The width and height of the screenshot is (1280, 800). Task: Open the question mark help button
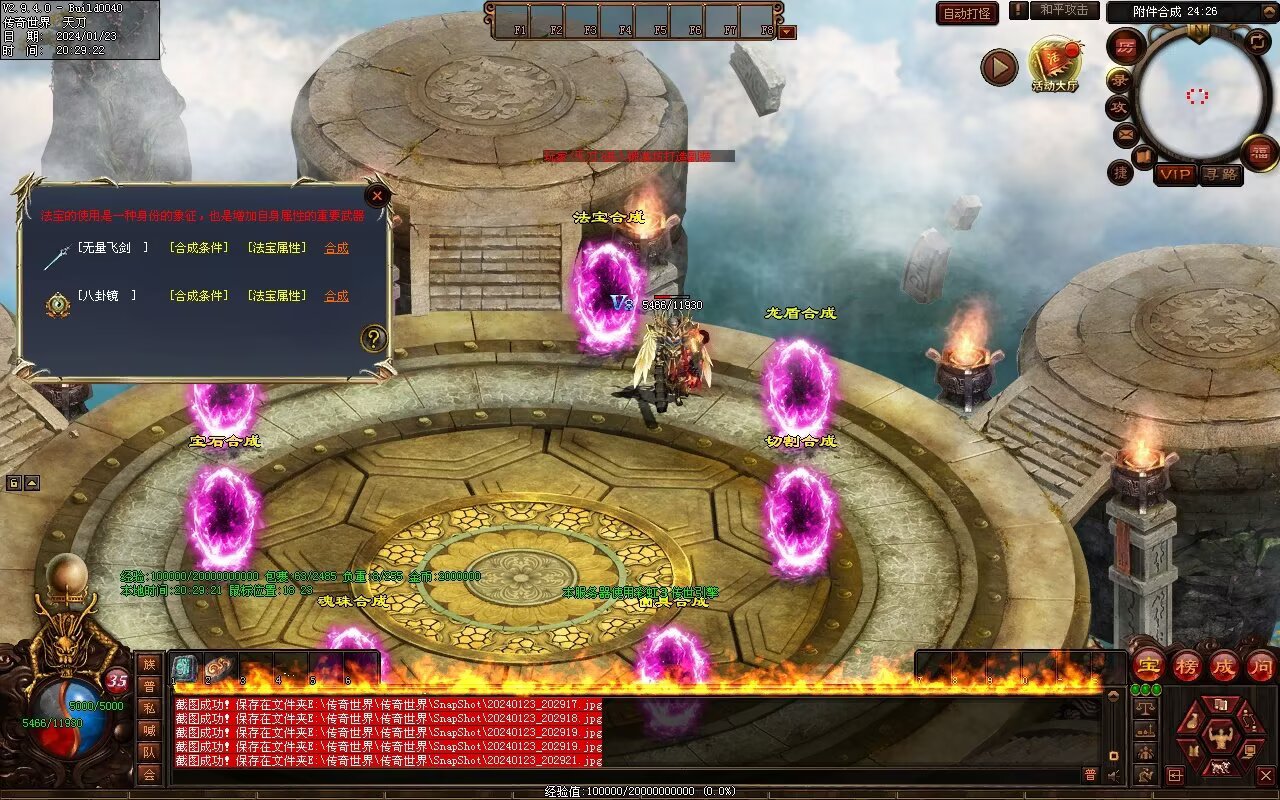tap(374, 338)
